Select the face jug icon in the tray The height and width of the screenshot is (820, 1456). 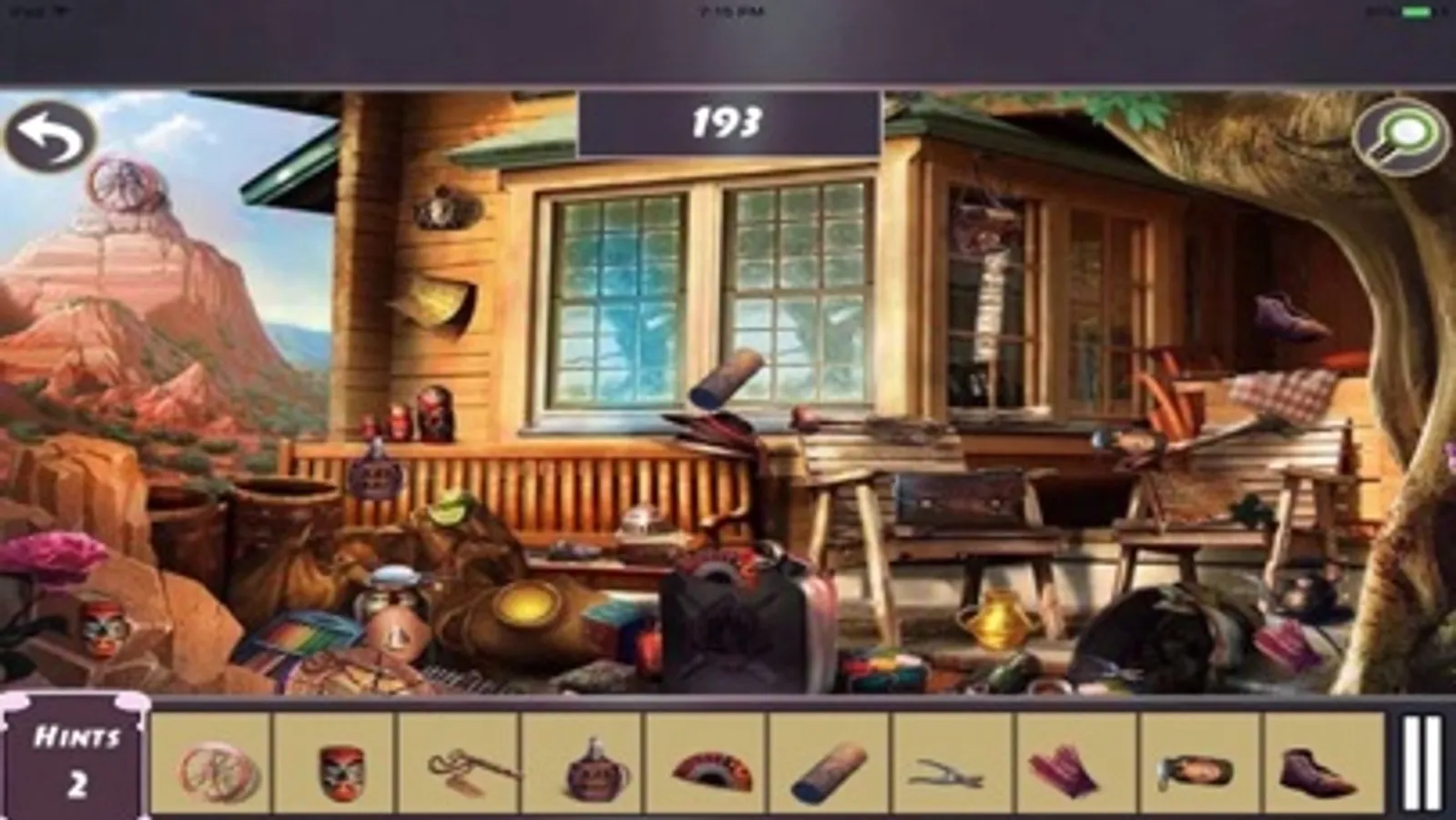pyautogui.click(x=587, y=770)
